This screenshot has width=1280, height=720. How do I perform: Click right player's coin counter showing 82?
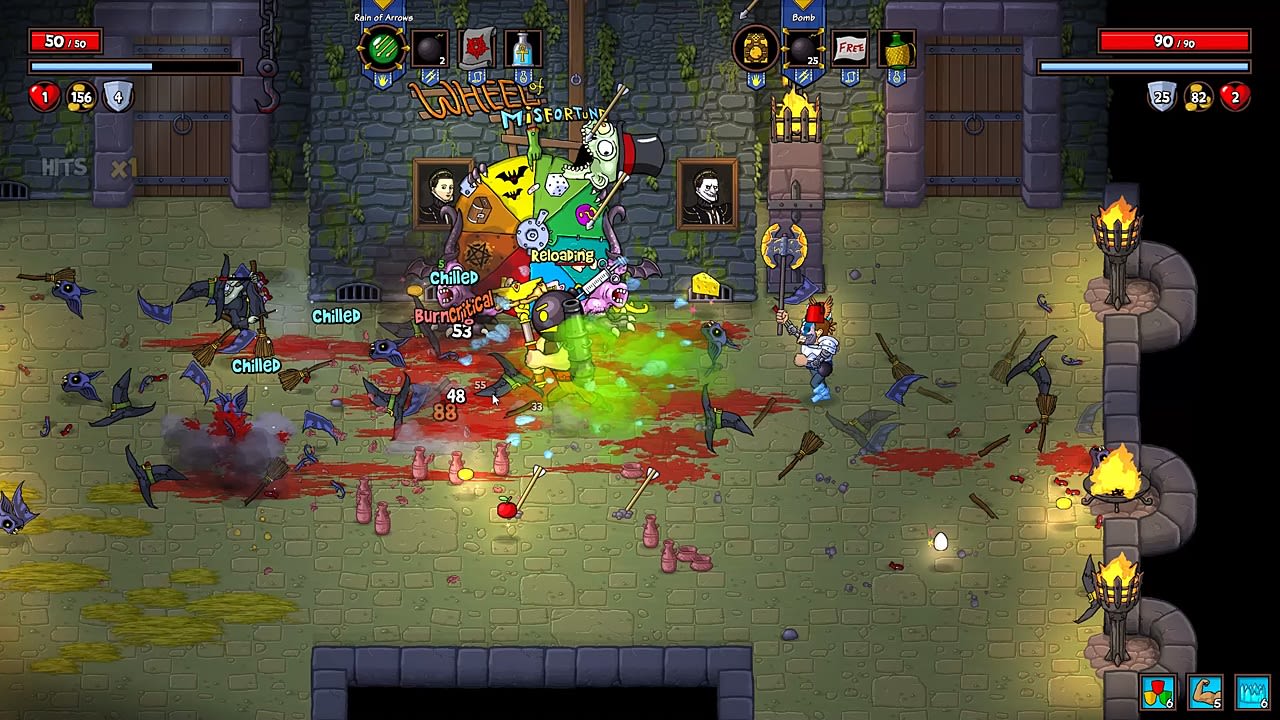(x=1197, y=97)
